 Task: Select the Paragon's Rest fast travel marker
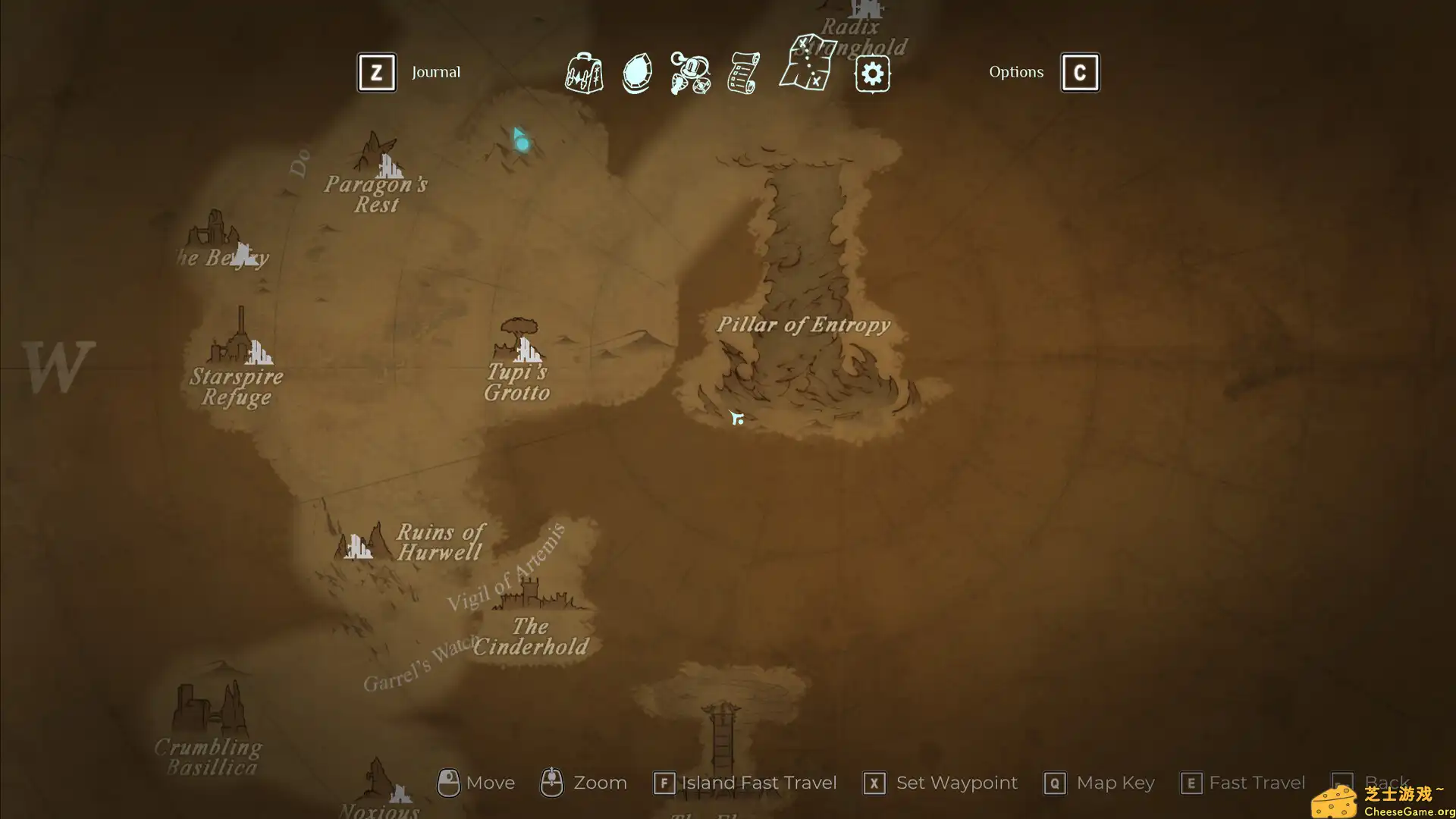point(390,165)
